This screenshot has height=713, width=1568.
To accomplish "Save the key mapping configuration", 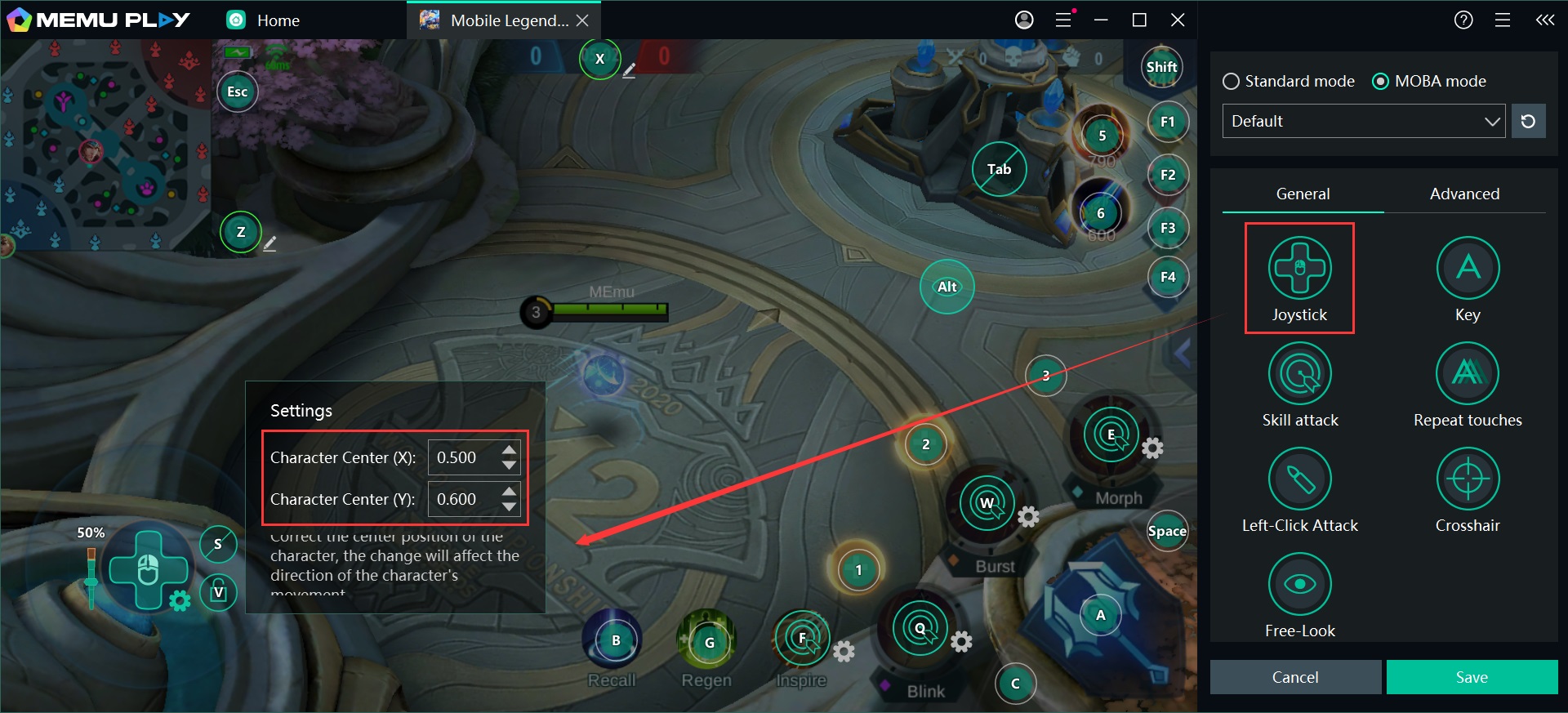I will click(1472, 677).
